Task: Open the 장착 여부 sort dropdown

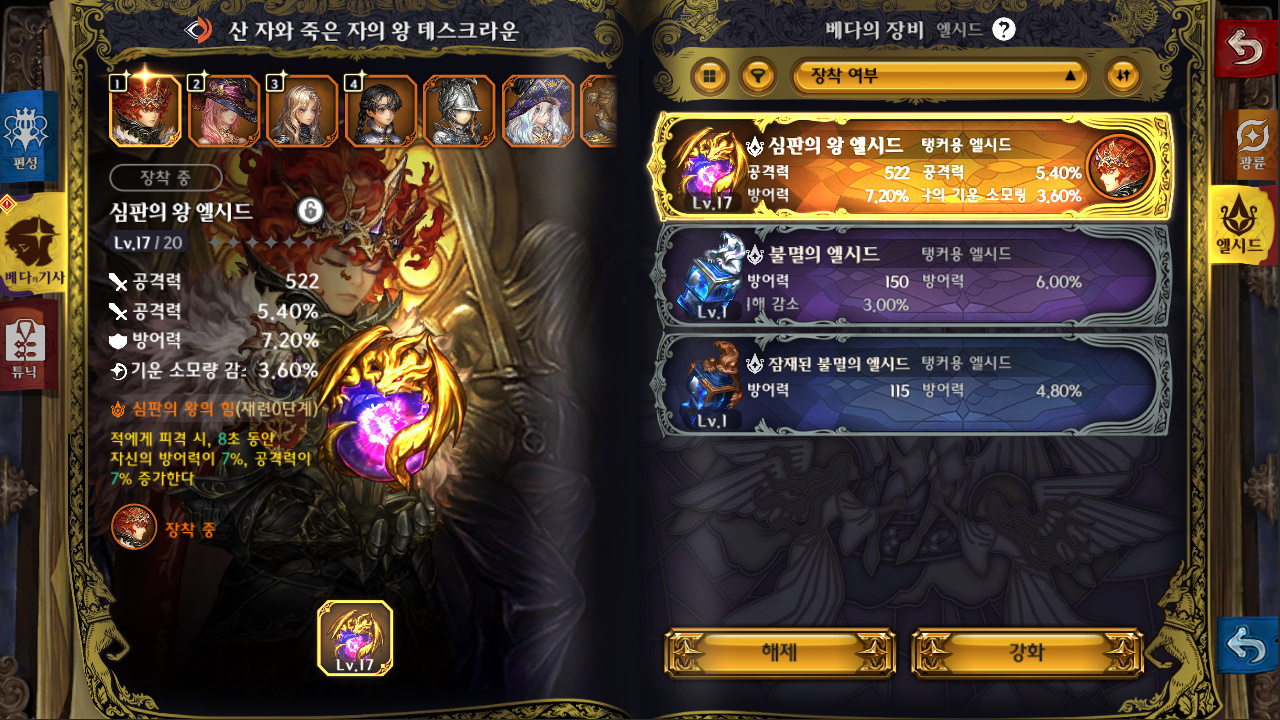Action: [940, 75]
